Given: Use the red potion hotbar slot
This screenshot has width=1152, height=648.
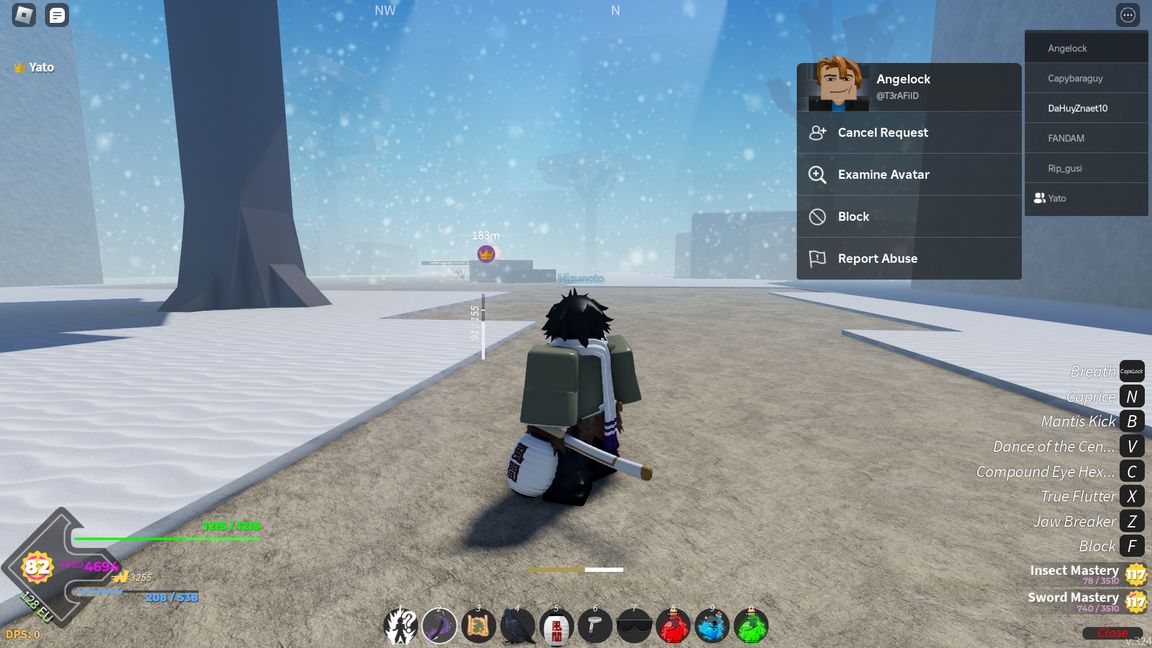Looking at the screenshot, I should click(673, 626).
